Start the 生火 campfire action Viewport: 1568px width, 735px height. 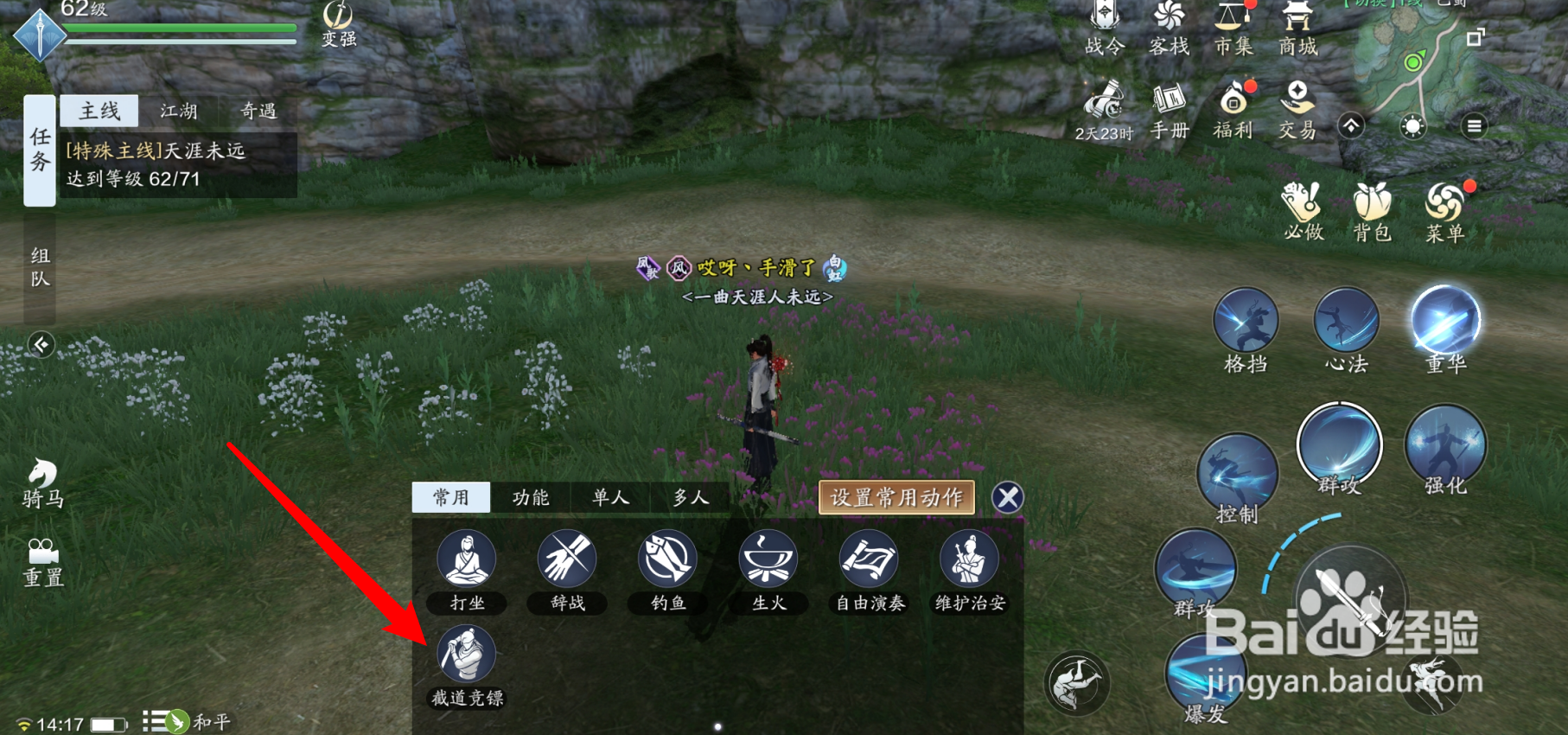(768, 559)
